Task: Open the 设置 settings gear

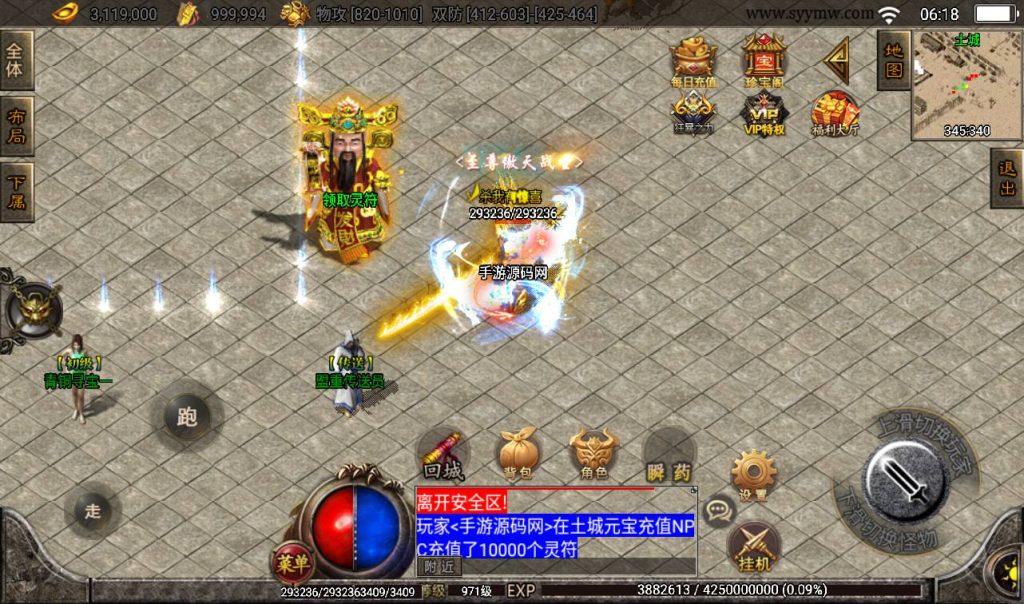Action: point(754,472)
